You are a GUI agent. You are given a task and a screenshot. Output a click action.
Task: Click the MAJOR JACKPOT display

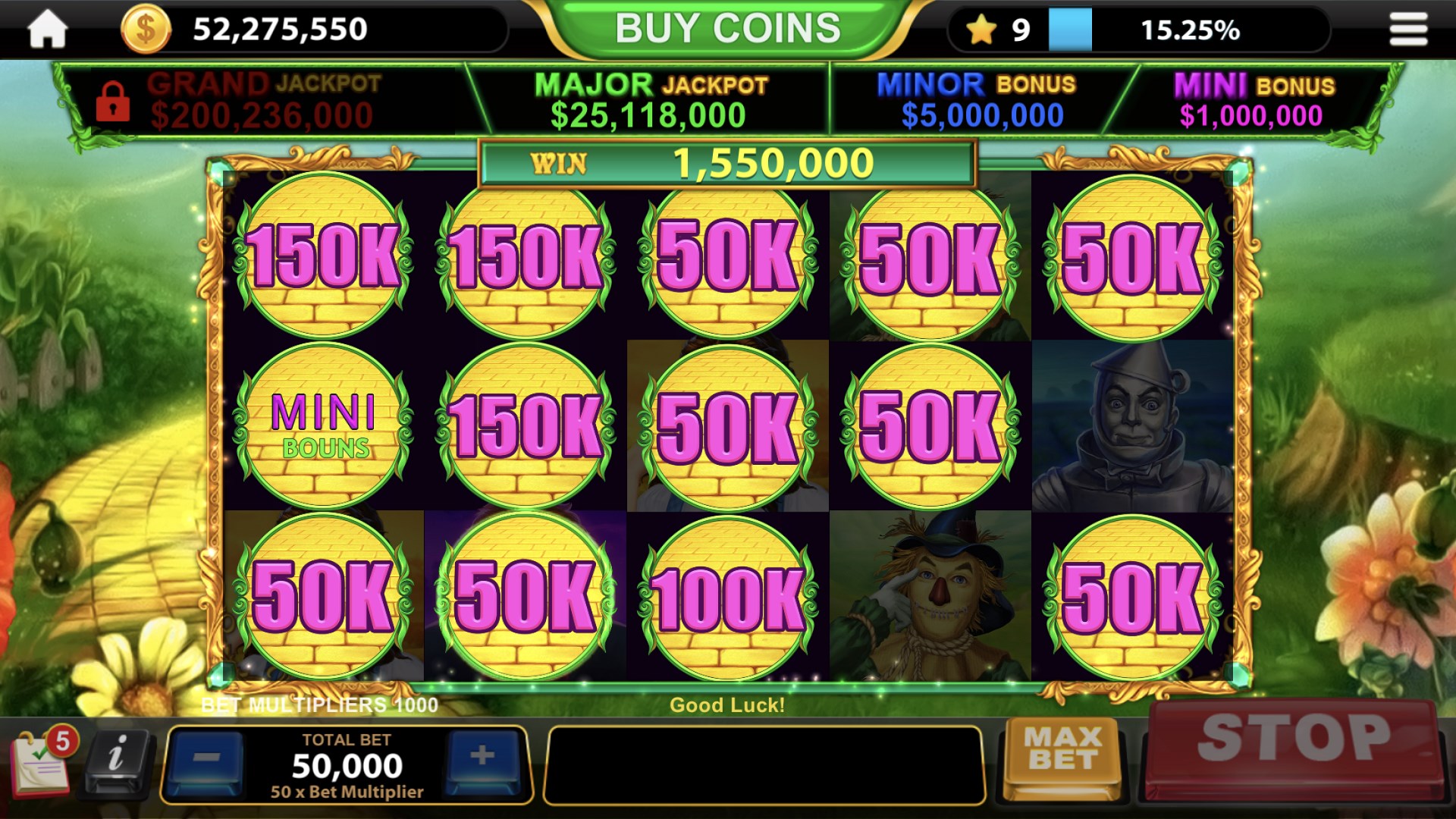pyautogui.click(x=652, y=99)
